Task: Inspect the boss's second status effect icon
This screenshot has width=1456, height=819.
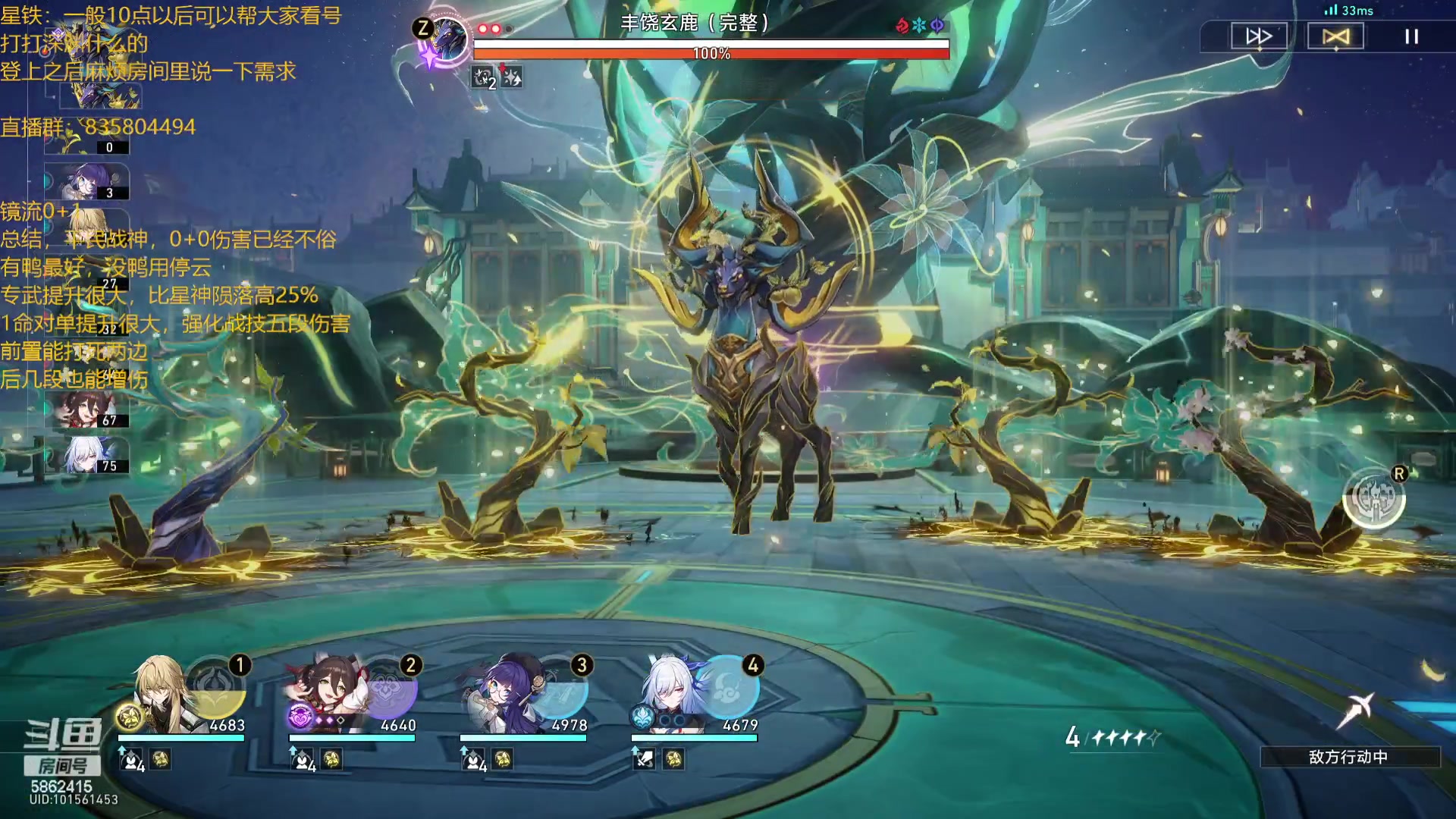Action: click(513, 77)
